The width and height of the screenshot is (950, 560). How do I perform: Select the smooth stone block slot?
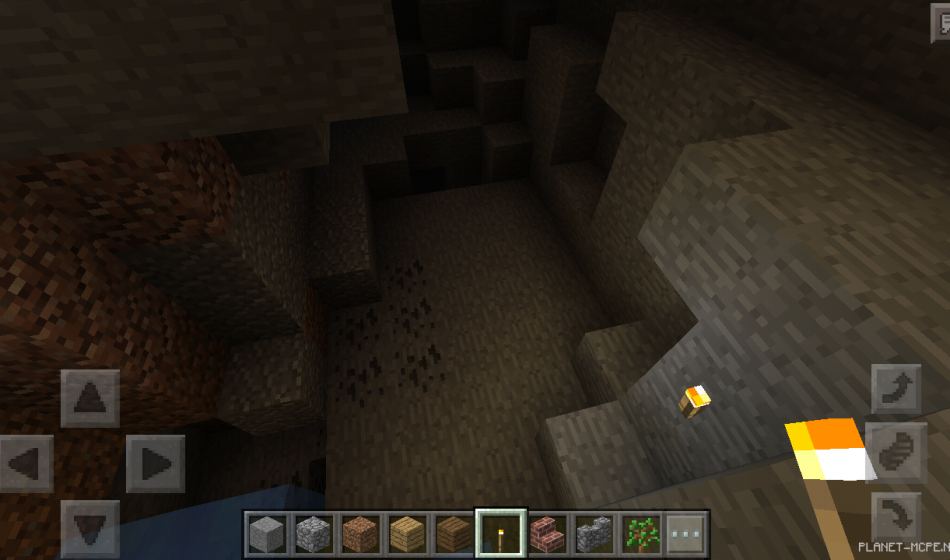[x=267, y=533]
